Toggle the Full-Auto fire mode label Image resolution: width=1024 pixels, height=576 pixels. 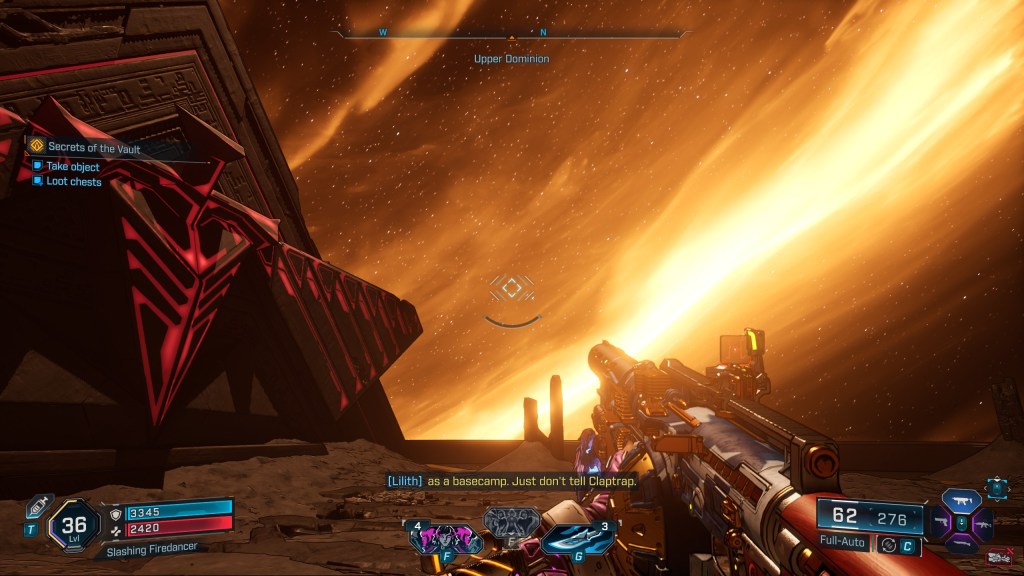coord(843,543)
